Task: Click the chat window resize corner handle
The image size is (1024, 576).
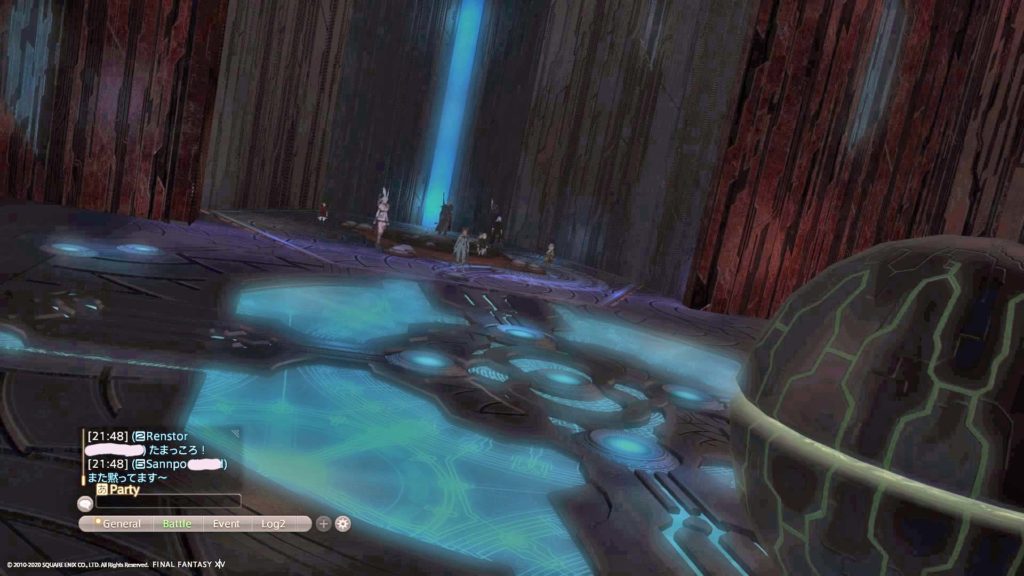Action: click(x=236, y=432)
